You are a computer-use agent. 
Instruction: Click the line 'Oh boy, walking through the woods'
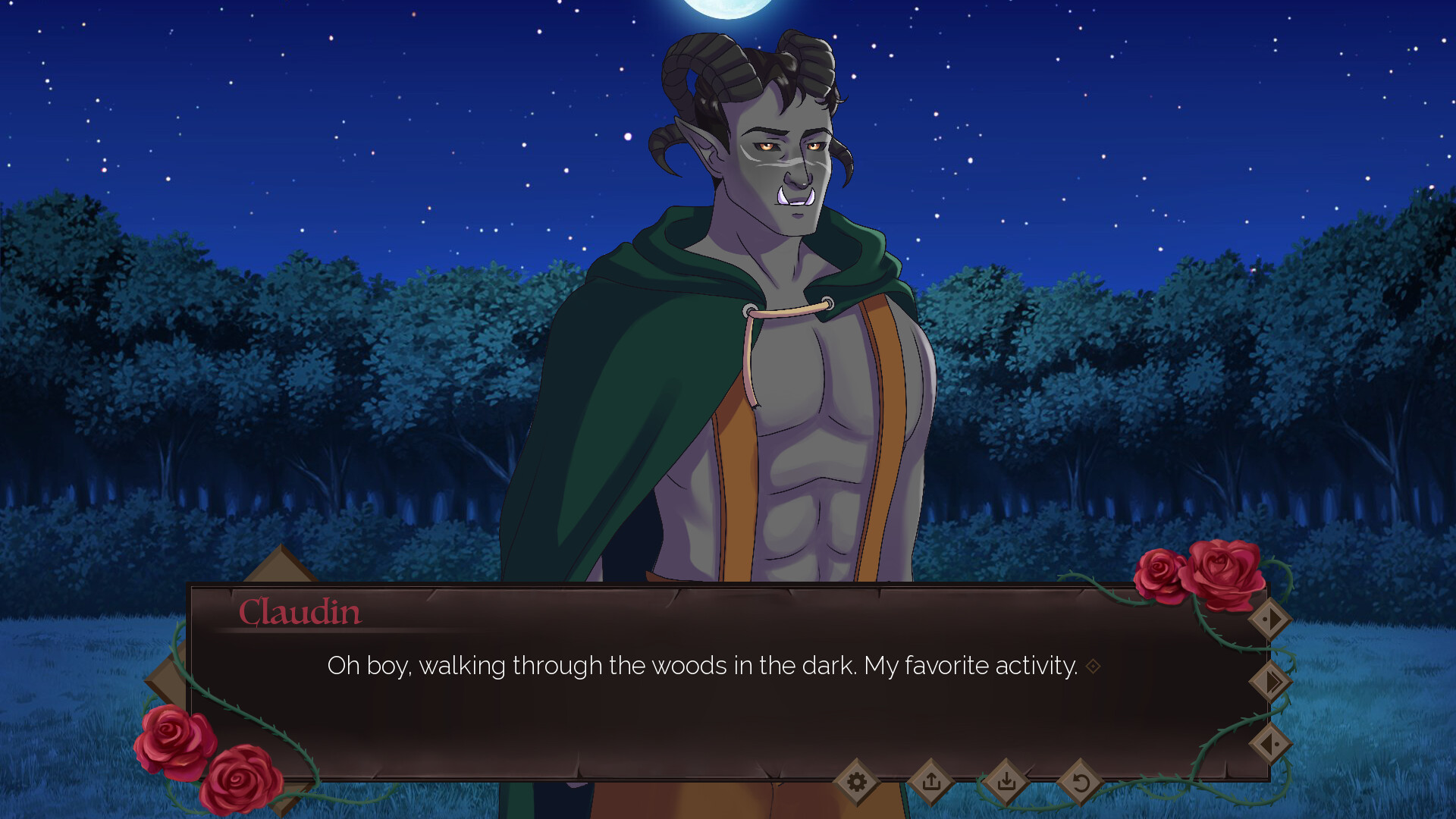pyautogui.click(x=701, y=665)
